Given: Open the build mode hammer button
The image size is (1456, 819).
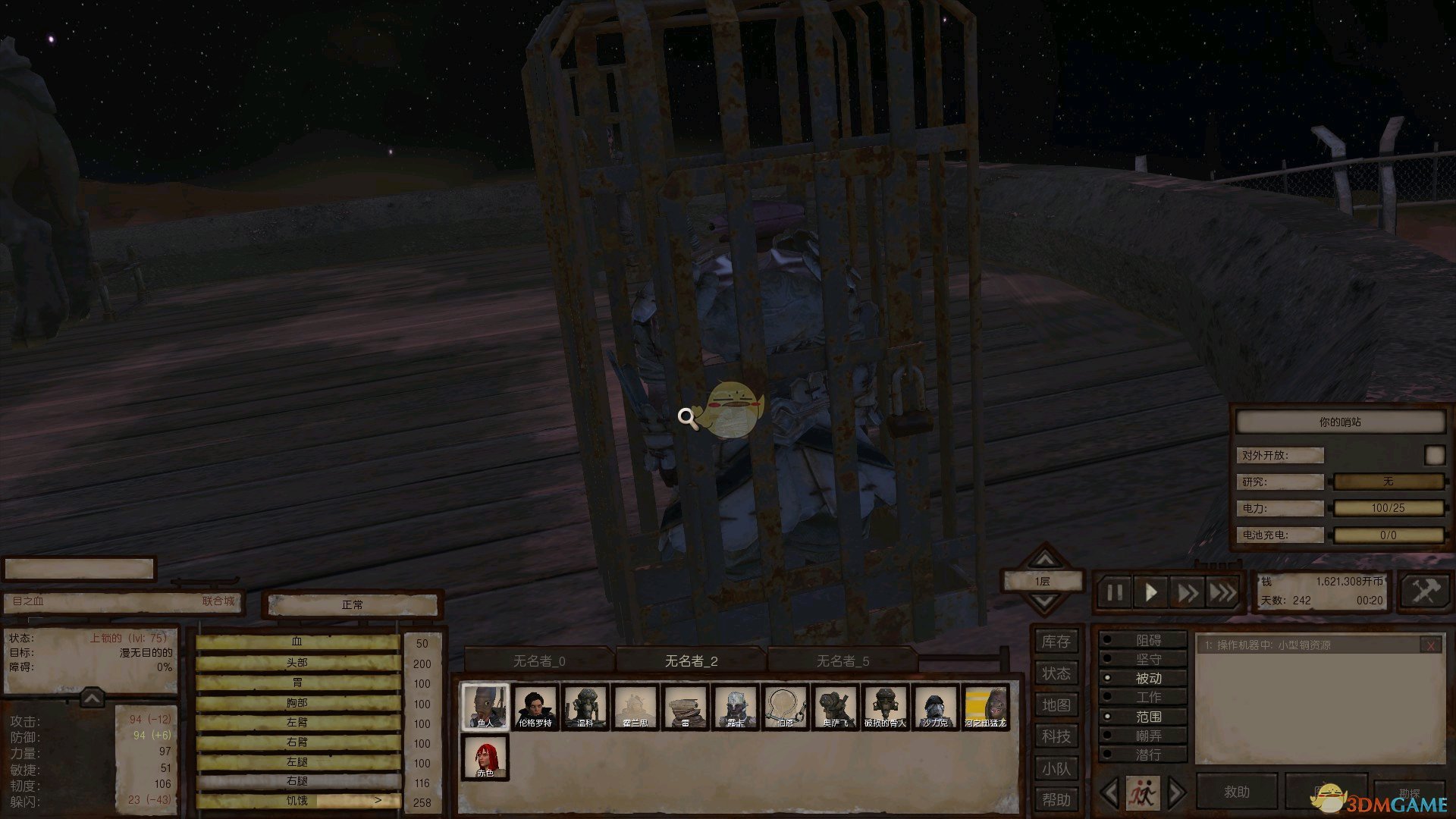Looking at the screenshot, I should [x=1425, y=591].
